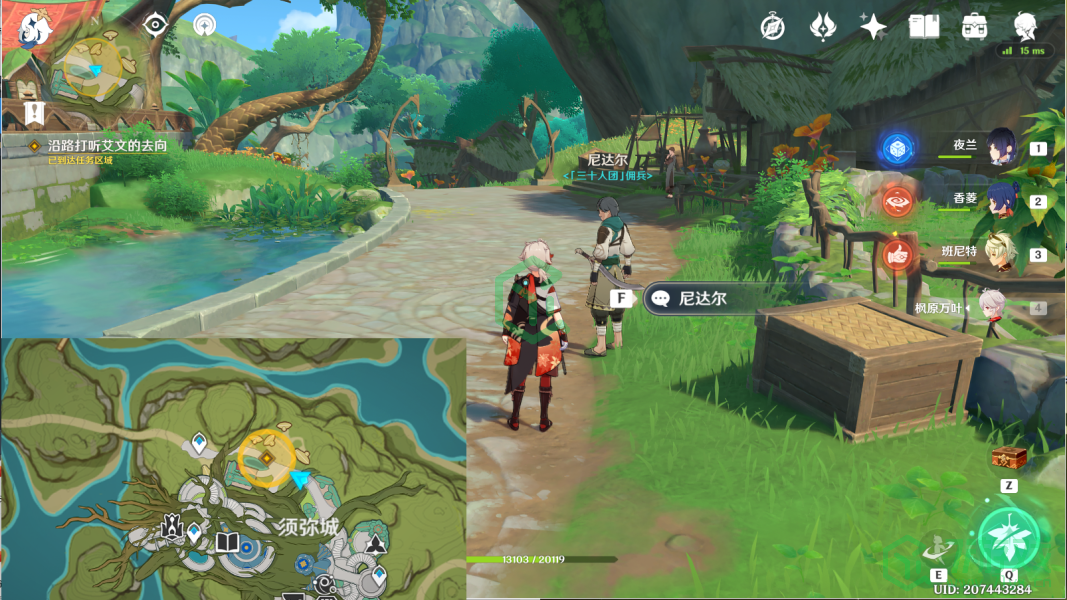
Task: Open the four-pointed star events icon
Action: pyautogui.click(x=873, y=27)
